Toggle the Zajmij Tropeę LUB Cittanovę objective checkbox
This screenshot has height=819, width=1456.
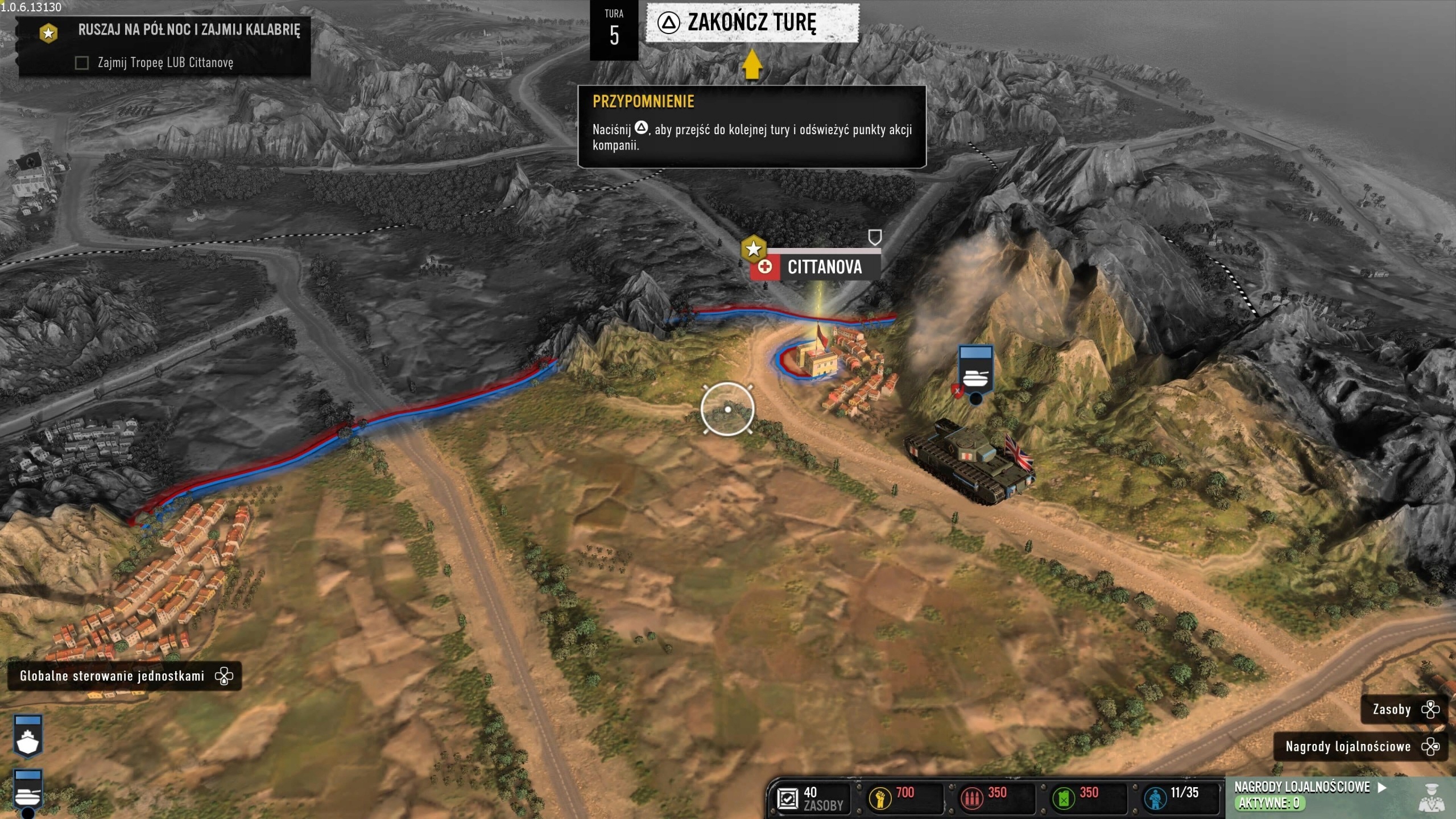[82, 63]
